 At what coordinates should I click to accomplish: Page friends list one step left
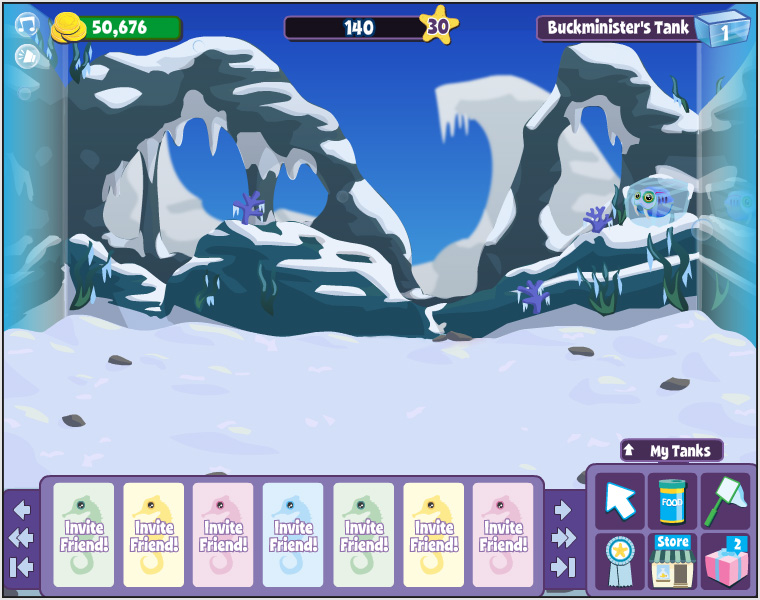click(x=22, y=510)
